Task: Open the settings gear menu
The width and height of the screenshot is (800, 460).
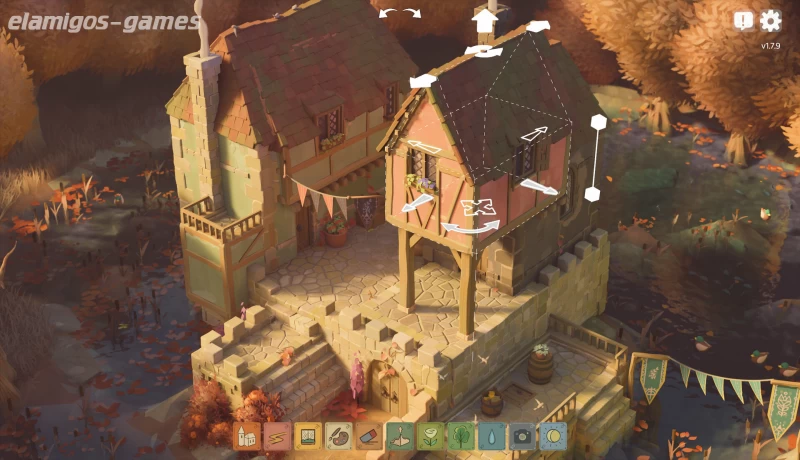Action: click(770, 21)
